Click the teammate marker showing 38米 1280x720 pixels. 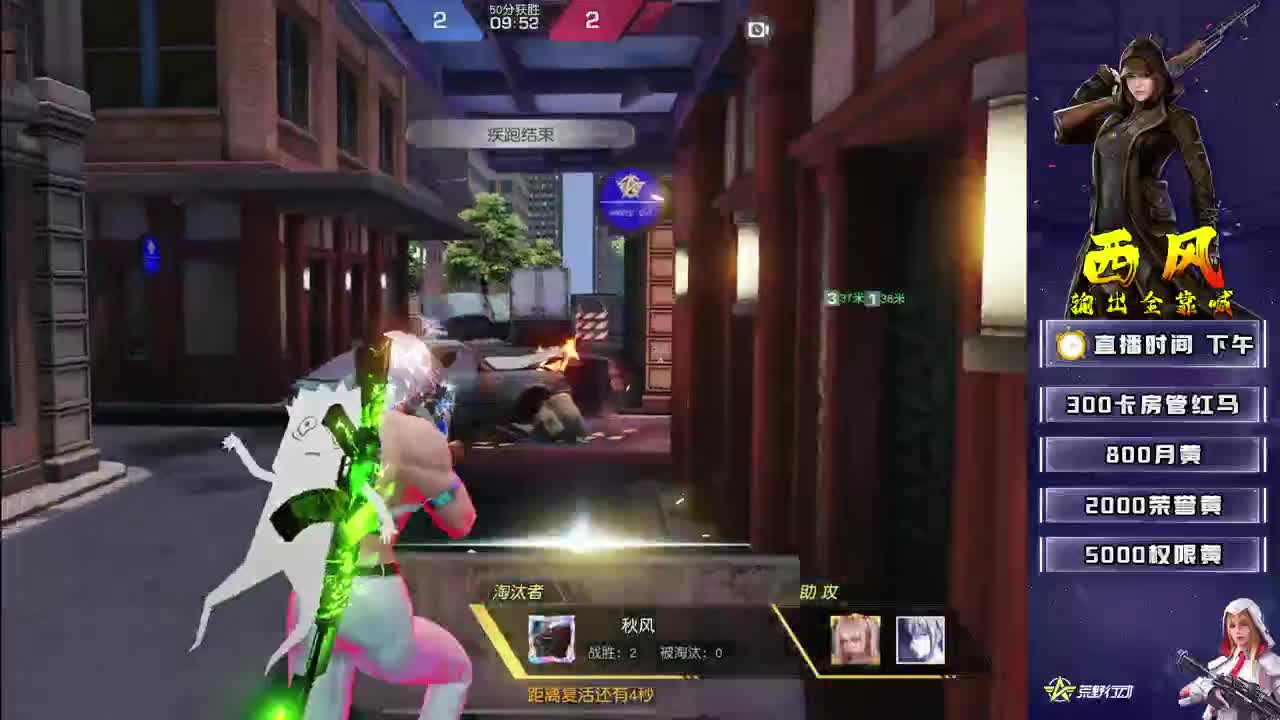pyautogui.click(x=884, y=298)
